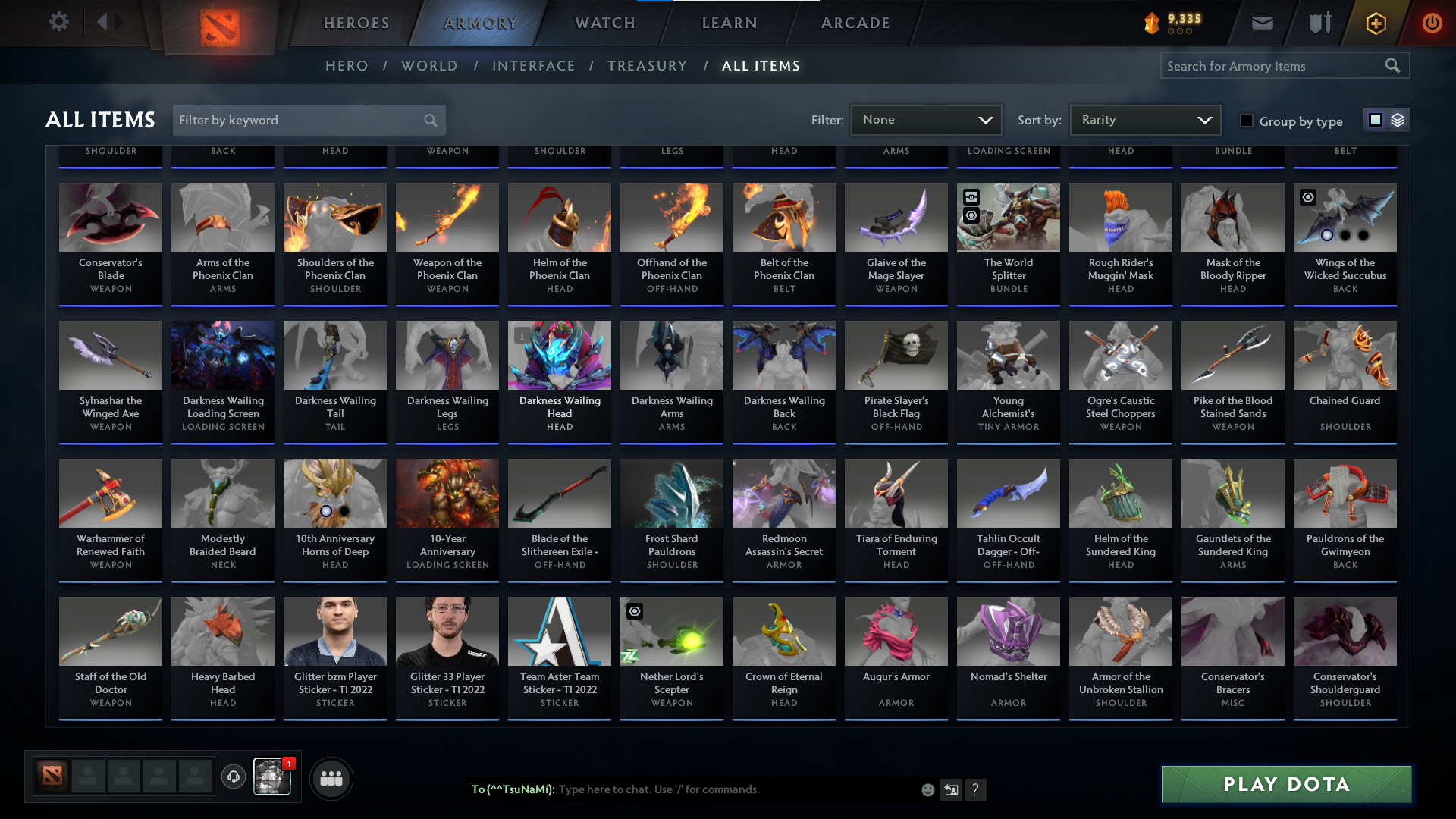Click the friends list icon near party slots

pyautogui.click(x=331, y=778)
